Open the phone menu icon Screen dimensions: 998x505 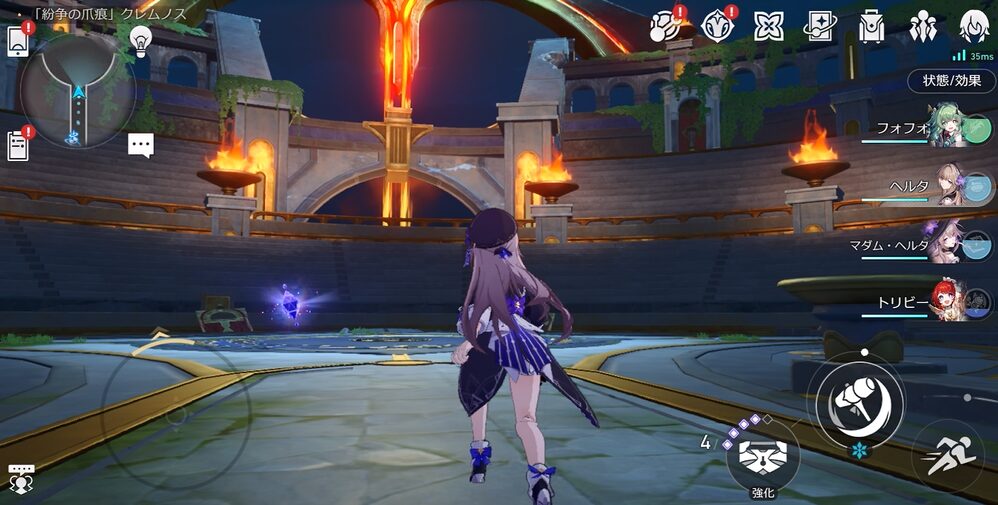(x=18, y=42)
